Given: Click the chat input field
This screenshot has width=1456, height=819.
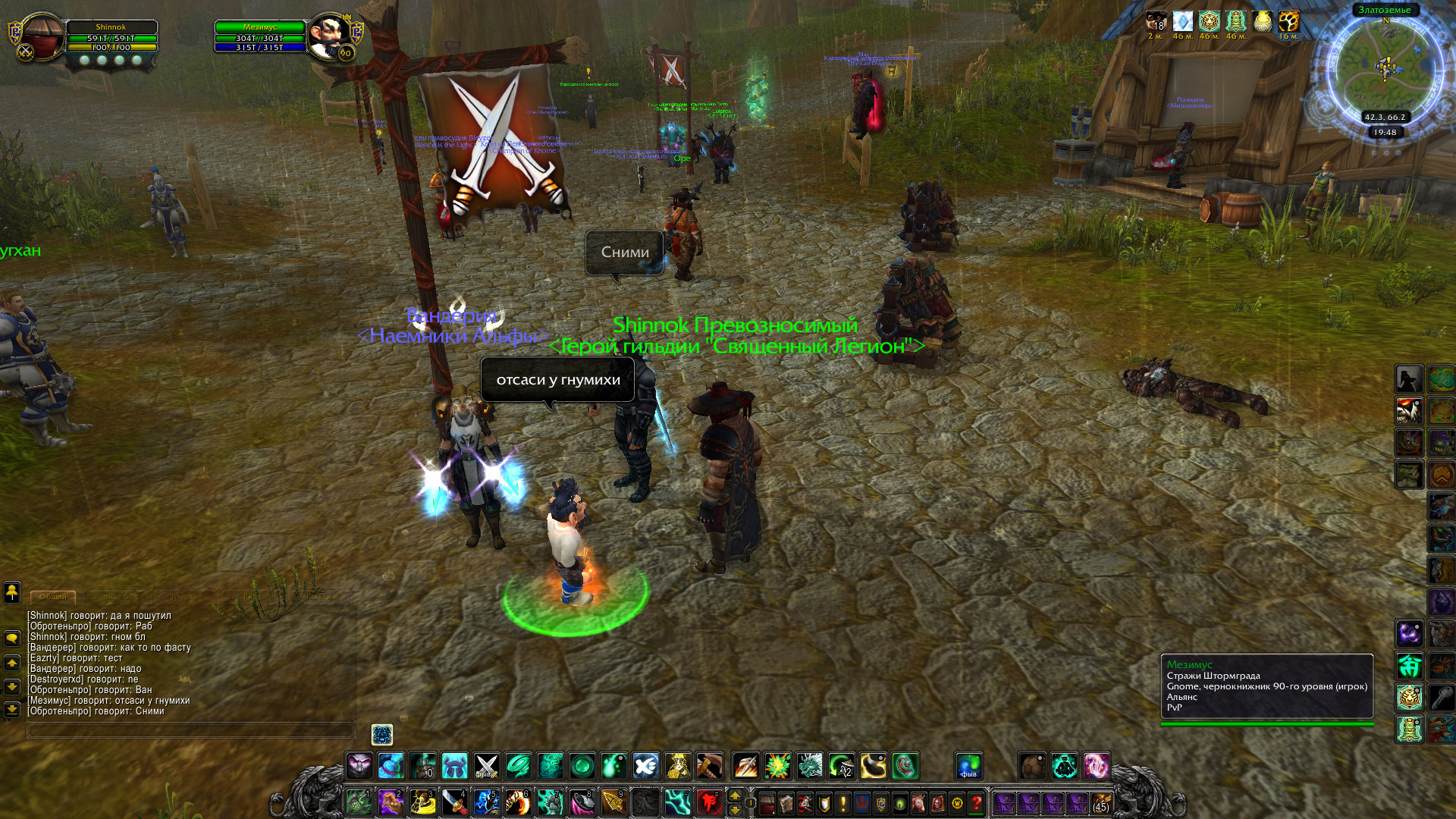Looking at the screenshot, I should pos(191,730).
